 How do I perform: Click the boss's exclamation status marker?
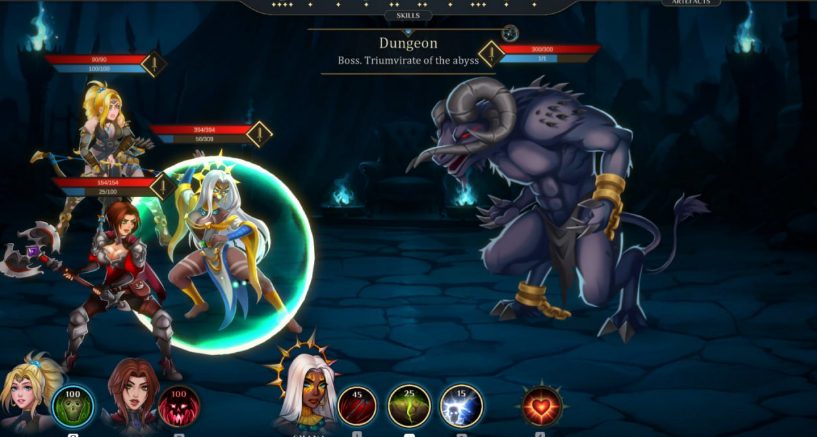click(490, 53)
